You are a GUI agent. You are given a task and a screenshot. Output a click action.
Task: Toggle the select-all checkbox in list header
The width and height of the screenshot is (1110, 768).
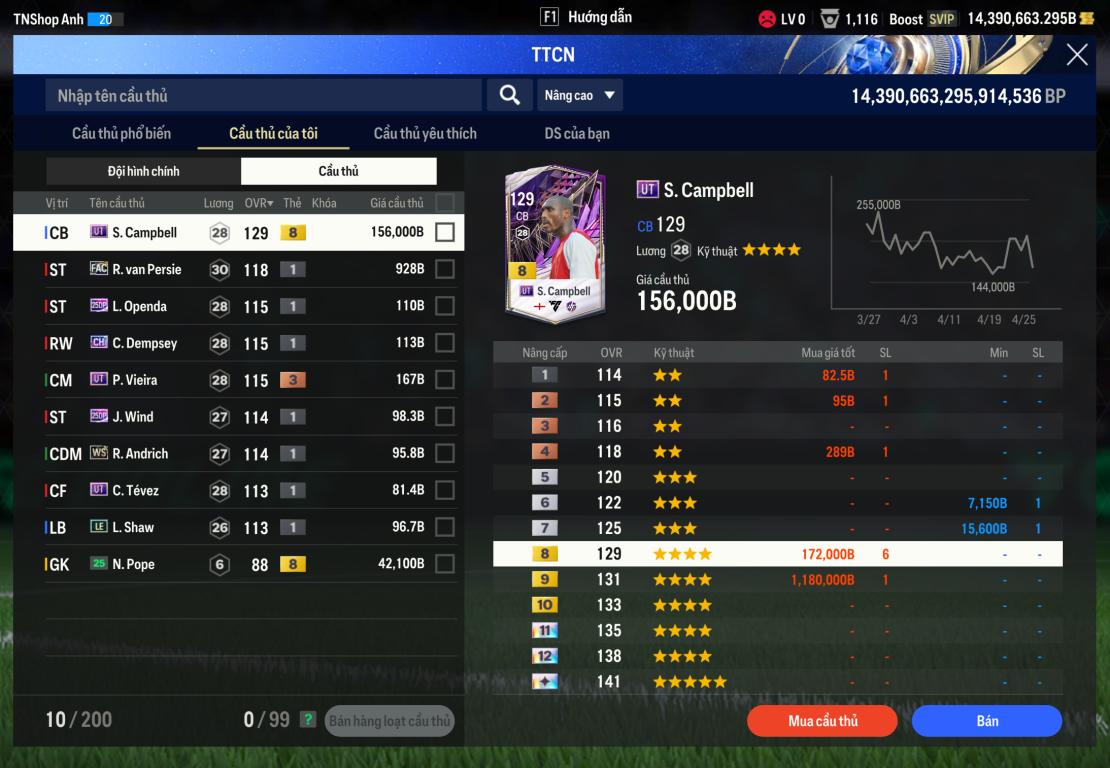pos(445,203)
